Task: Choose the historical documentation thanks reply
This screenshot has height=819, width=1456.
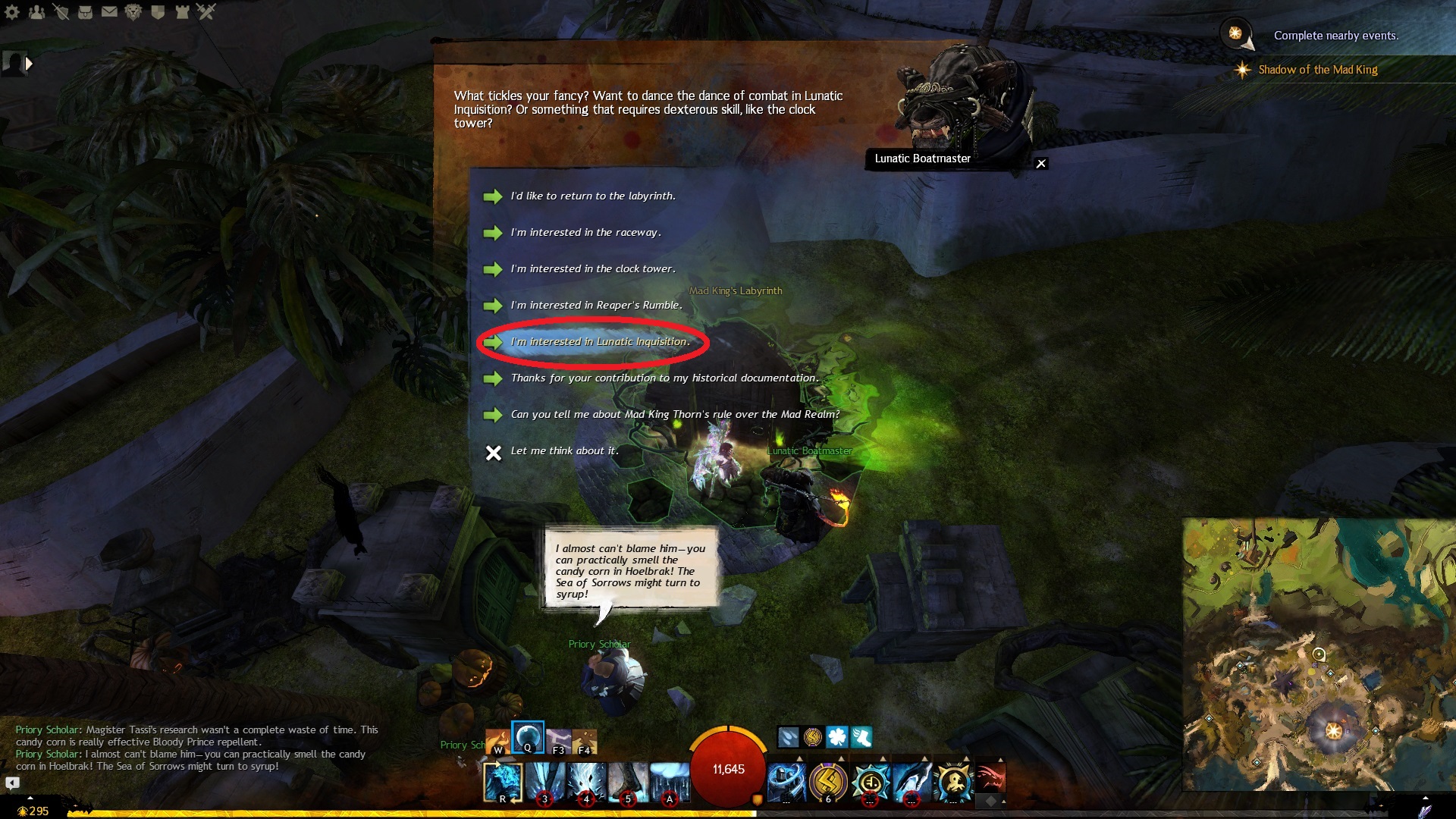Action: tap(664, 378)
